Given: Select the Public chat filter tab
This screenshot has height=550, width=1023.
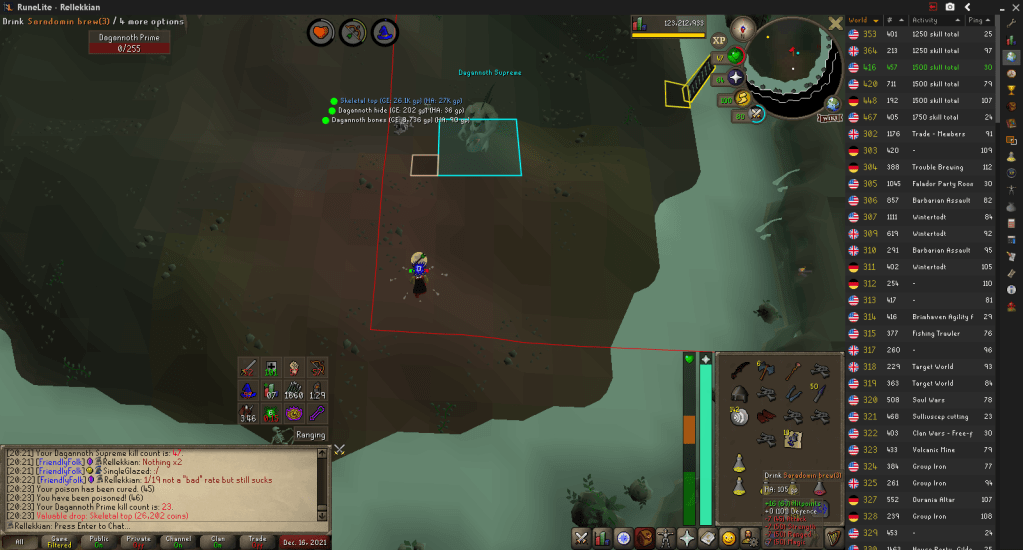Looking at the screenshot, I should click(99, 540).
